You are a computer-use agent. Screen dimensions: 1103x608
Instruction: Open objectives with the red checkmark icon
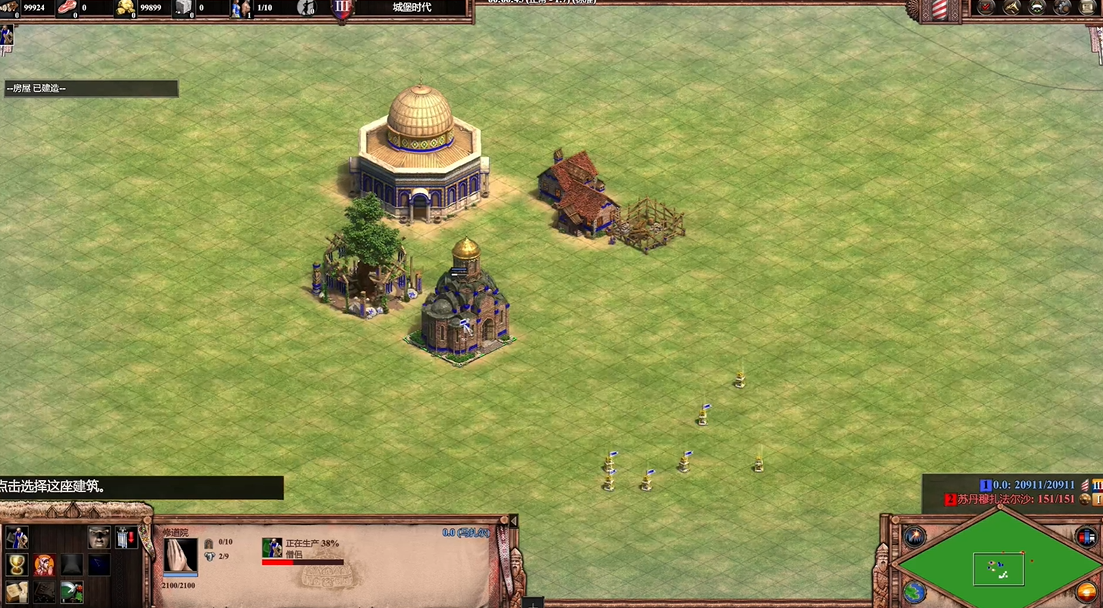[986, 7]
